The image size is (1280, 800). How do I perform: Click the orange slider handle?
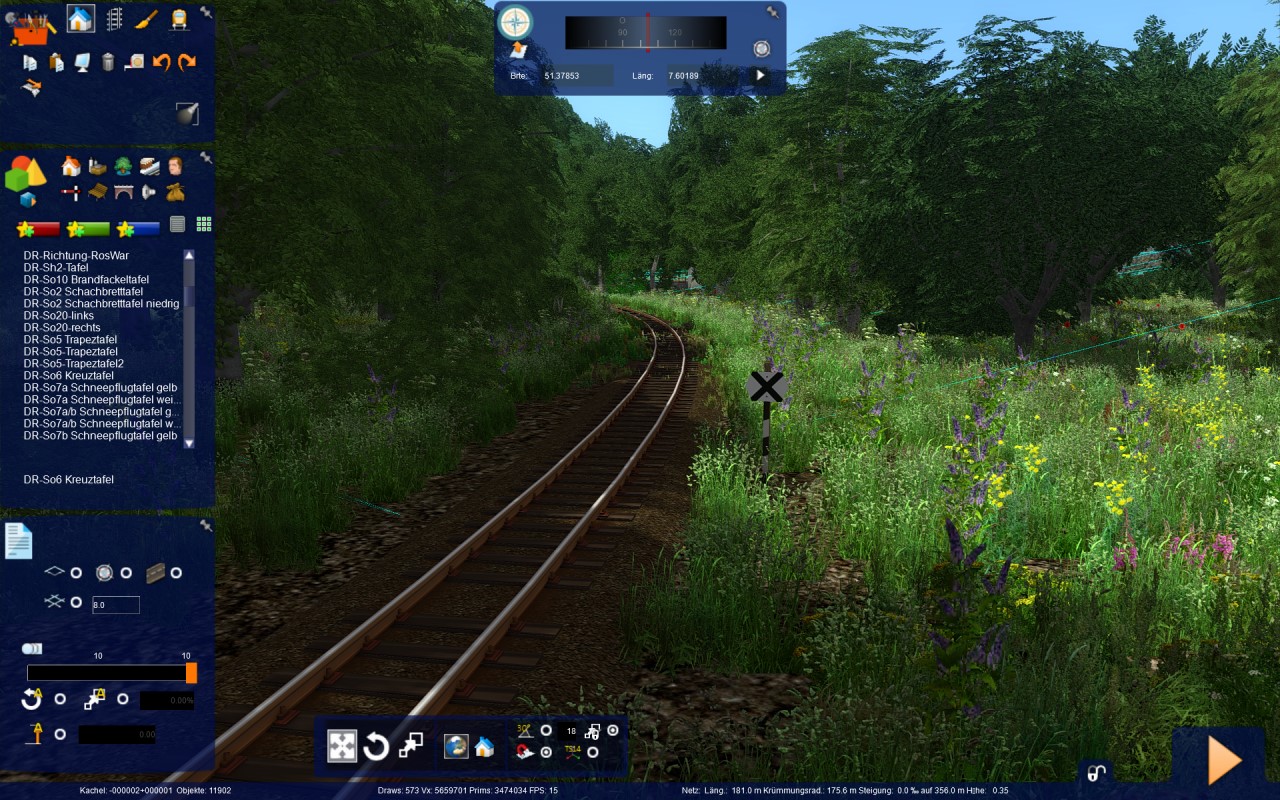[191, 673]
